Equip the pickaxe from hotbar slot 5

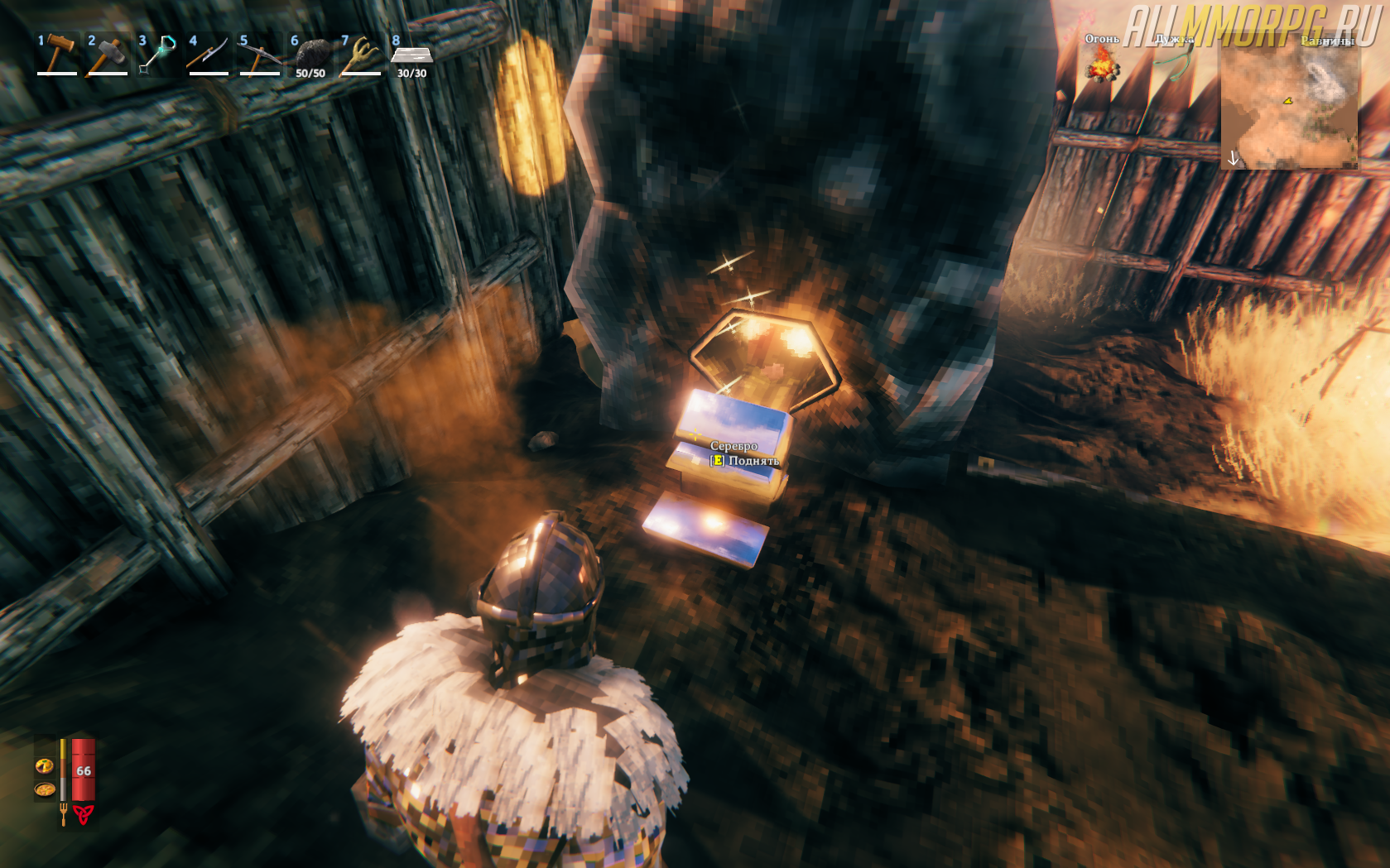click(x=260, y=55)
